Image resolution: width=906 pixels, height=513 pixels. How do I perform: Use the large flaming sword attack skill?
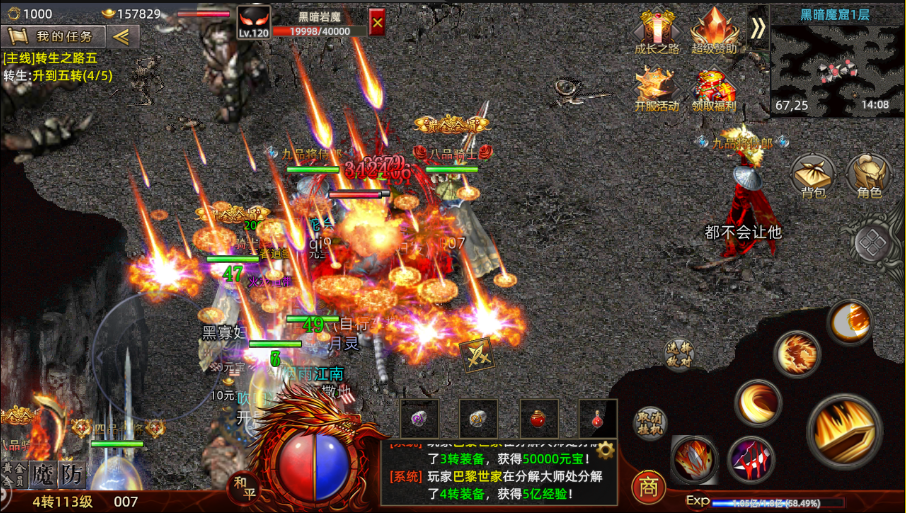(845, 432)
